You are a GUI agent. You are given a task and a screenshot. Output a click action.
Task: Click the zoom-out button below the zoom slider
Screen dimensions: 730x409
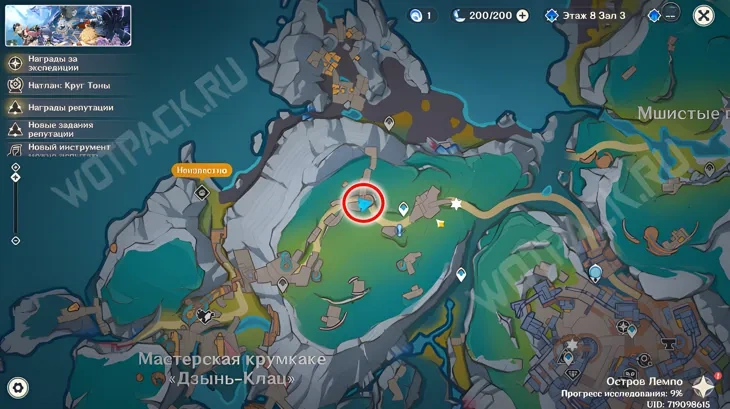click(x=15, y=240)
